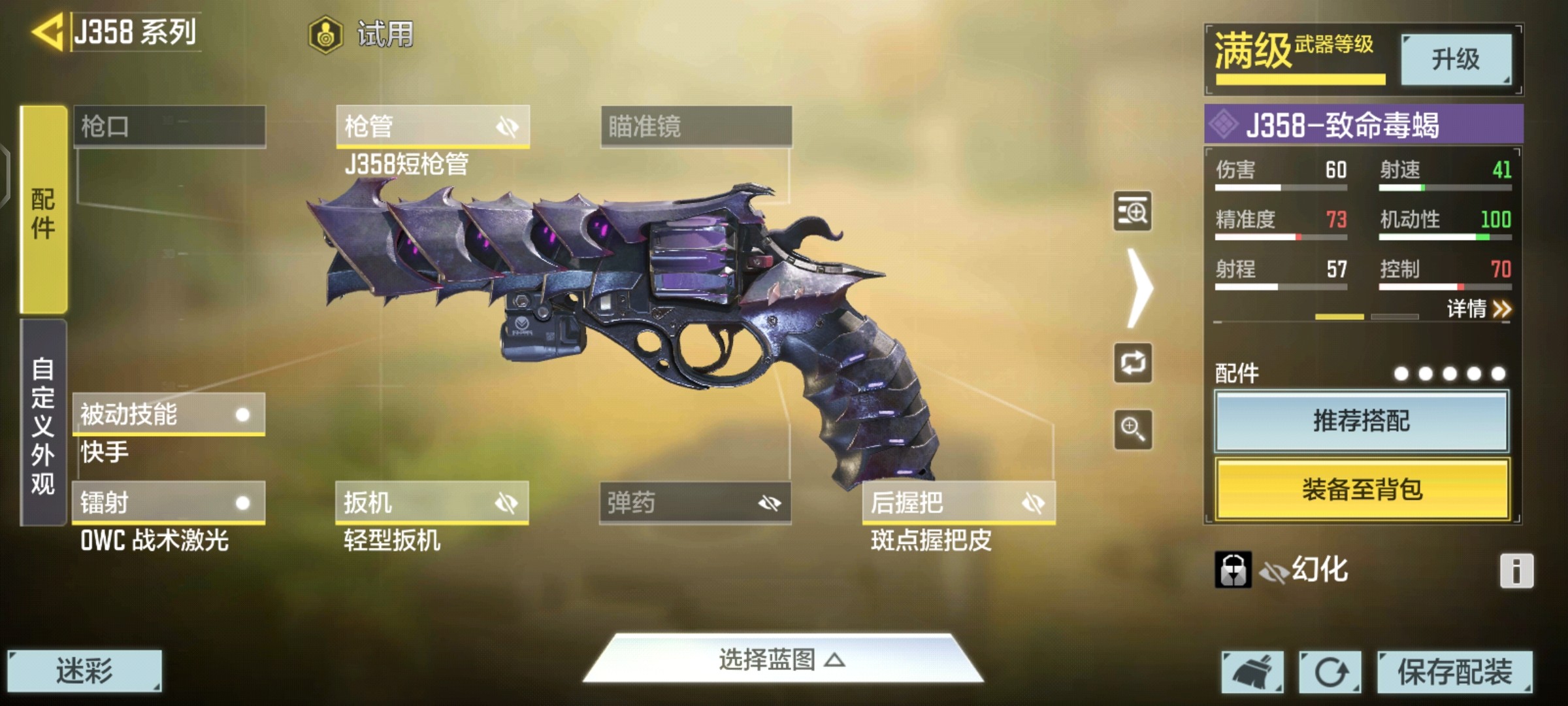Screen dimensions: 1568x706
Task: Choose 推荐搭配 recommended loadout
Action: click(x=1362, y=421)
